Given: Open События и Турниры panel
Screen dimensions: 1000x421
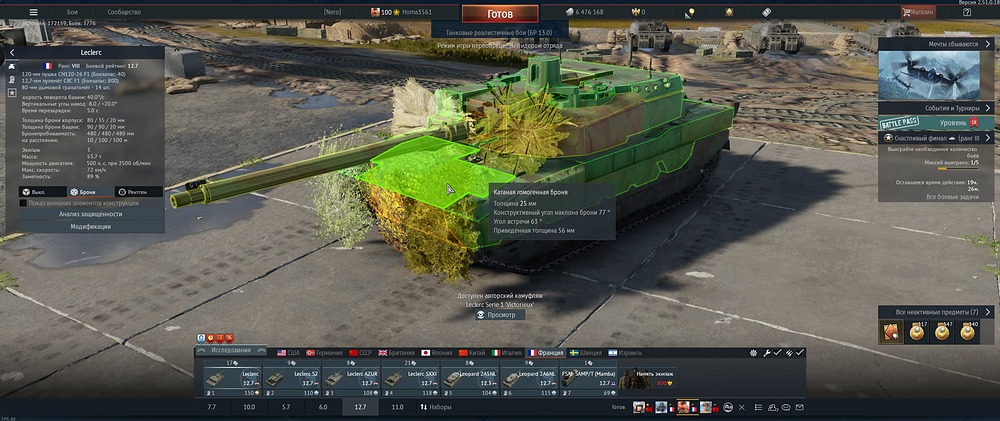Looking at the screenshot, I should click(x=936, y=108).
